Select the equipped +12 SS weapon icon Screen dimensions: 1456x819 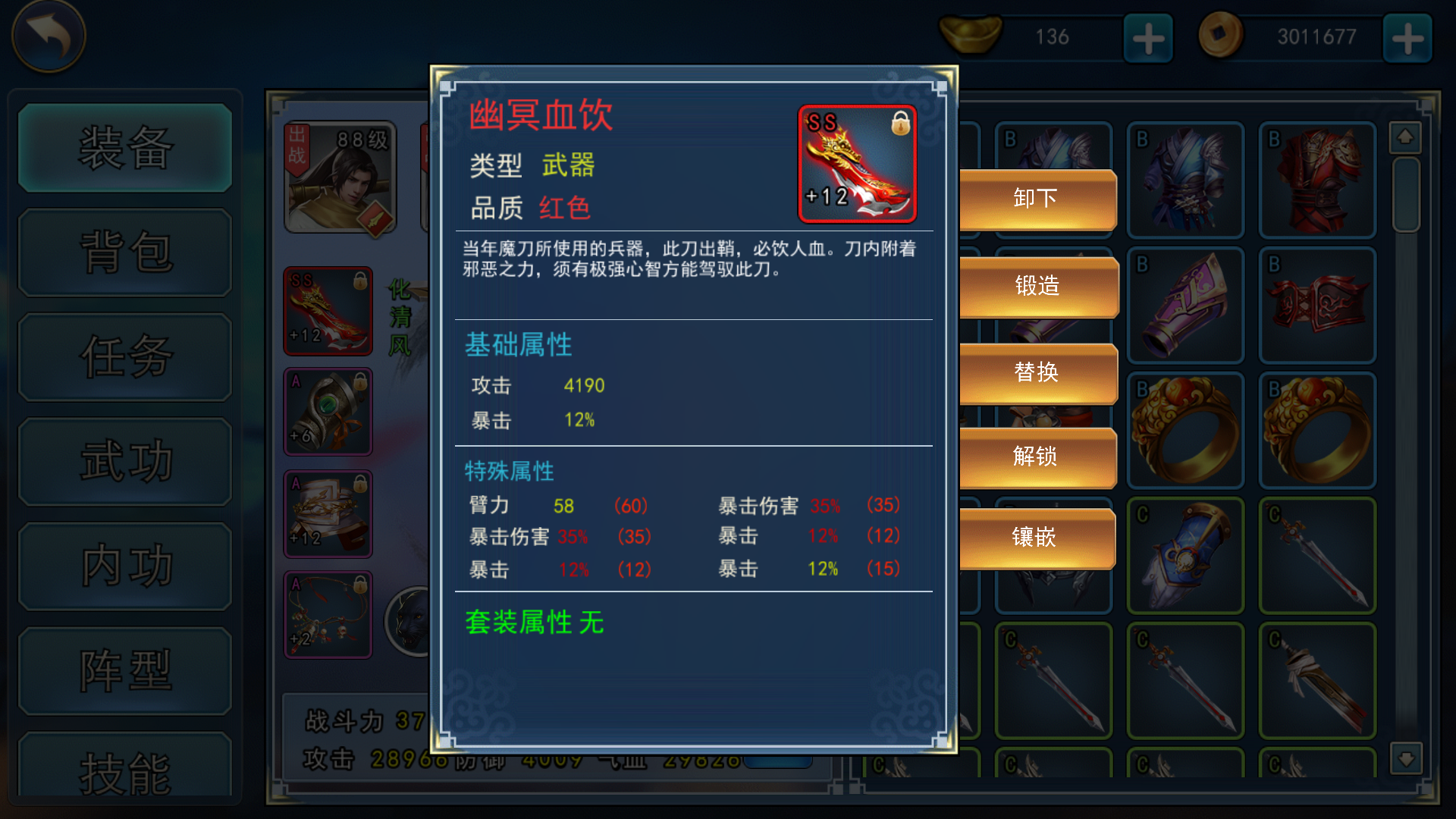pyautogui.click(x=328, y=311)
